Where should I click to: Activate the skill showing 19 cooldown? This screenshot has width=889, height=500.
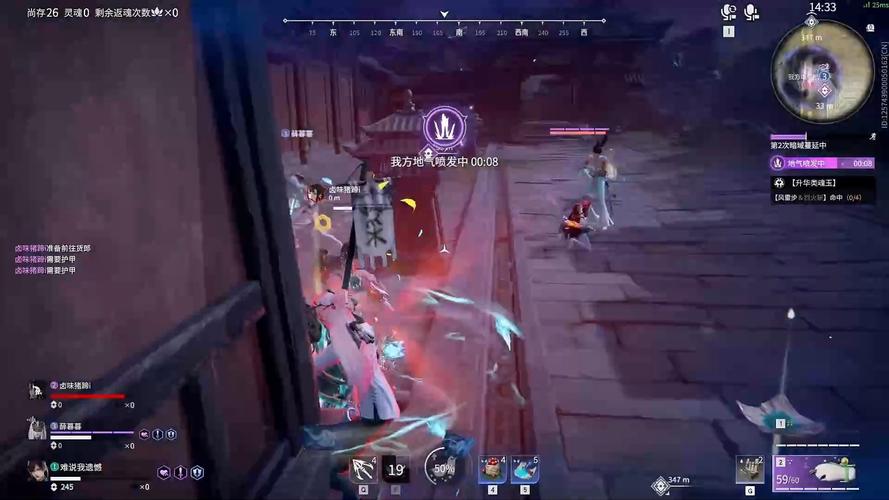pyautogui.click(x=396, y=468)
